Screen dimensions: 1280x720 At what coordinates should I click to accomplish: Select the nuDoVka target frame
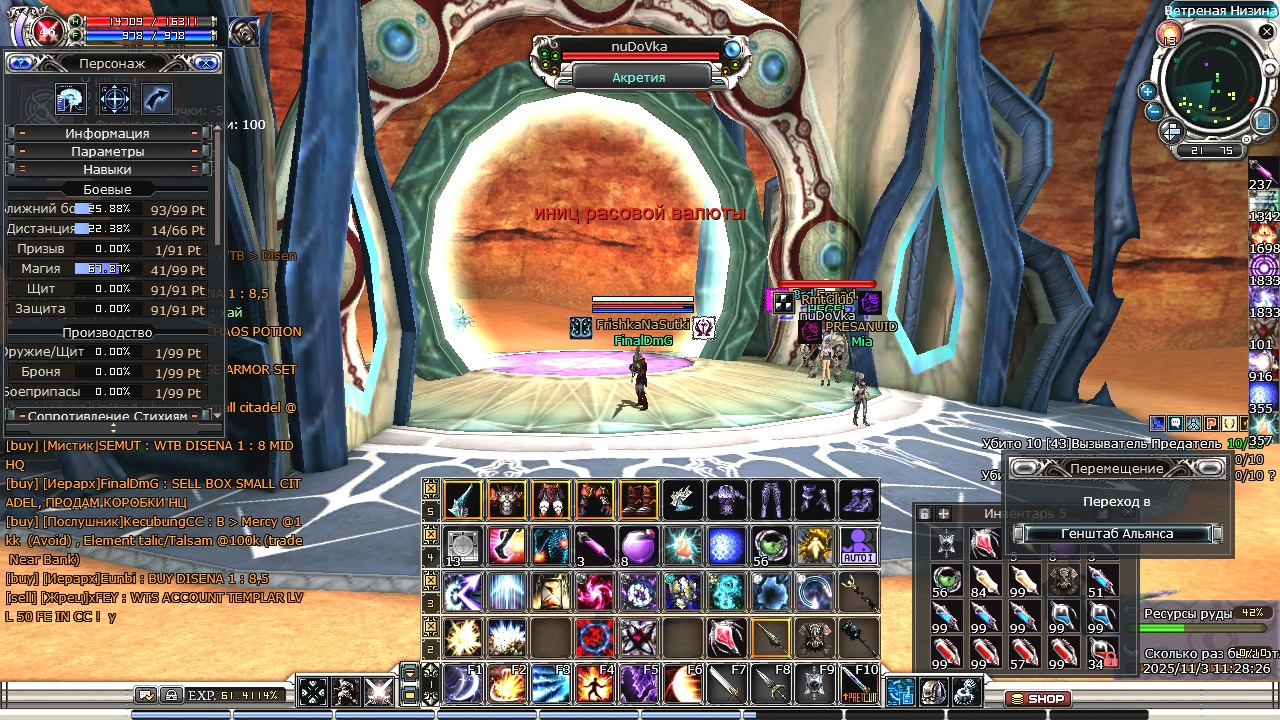[x=640, y=47]
